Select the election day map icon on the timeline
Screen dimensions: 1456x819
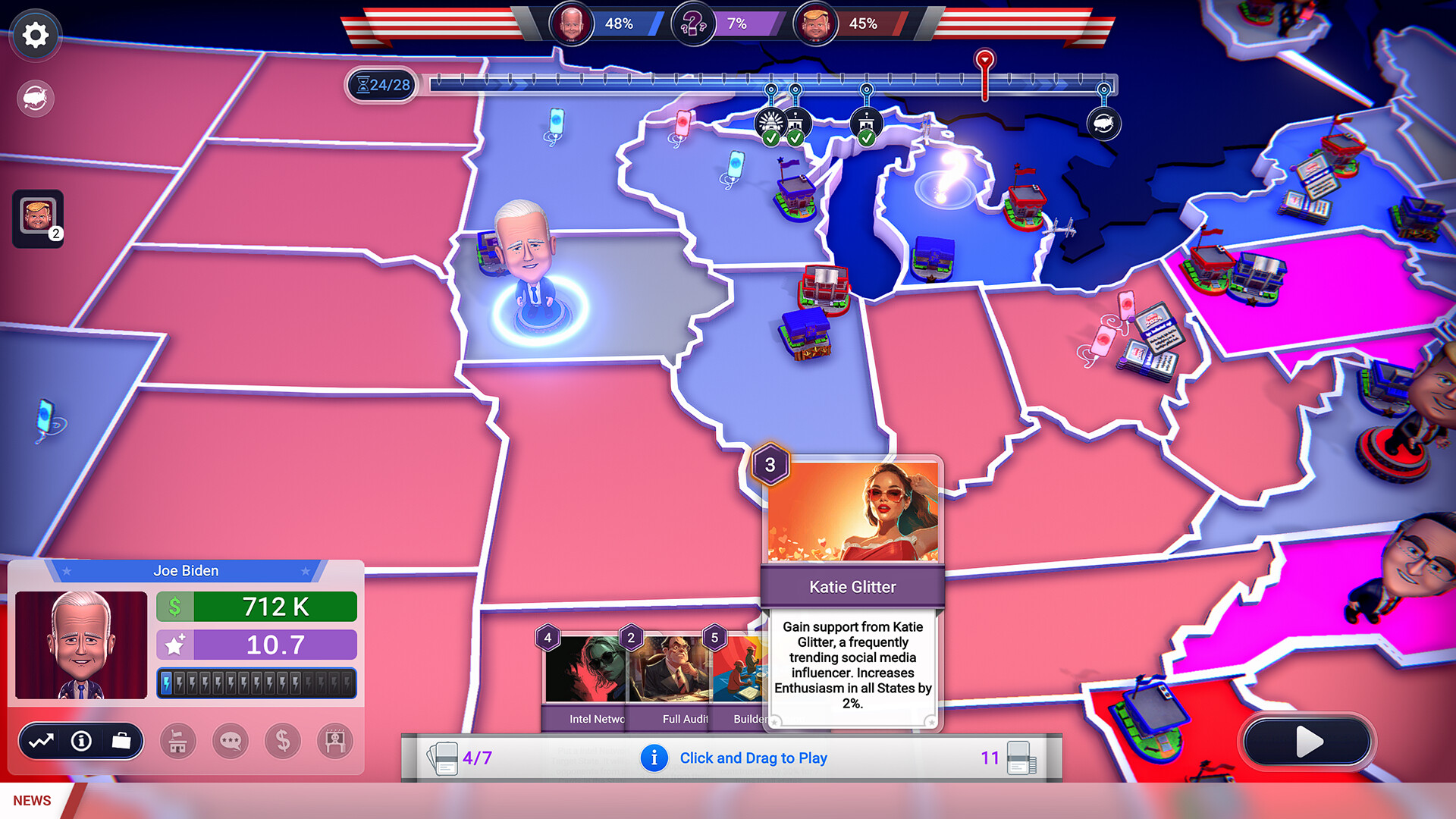1104,124
